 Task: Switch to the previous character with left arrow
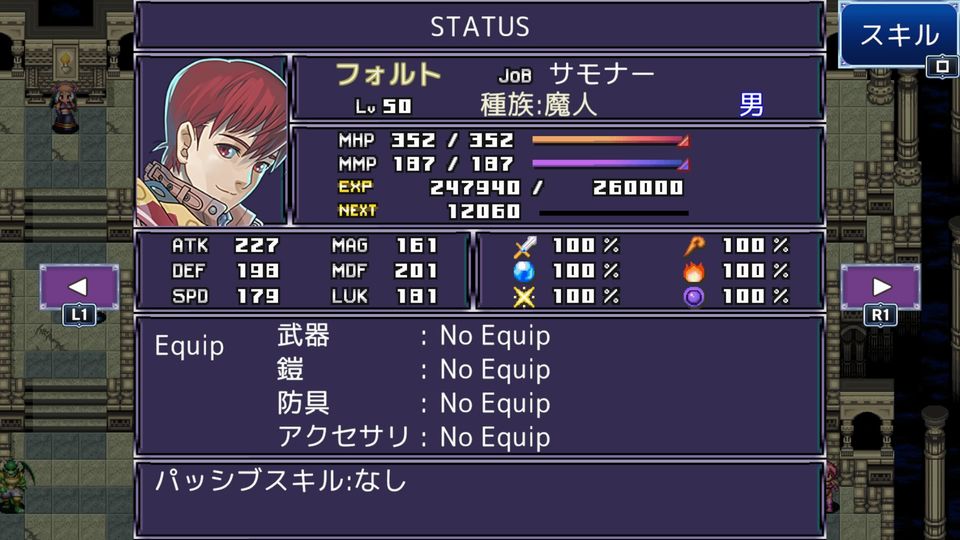pyautogui.click(x=79, y=287)
